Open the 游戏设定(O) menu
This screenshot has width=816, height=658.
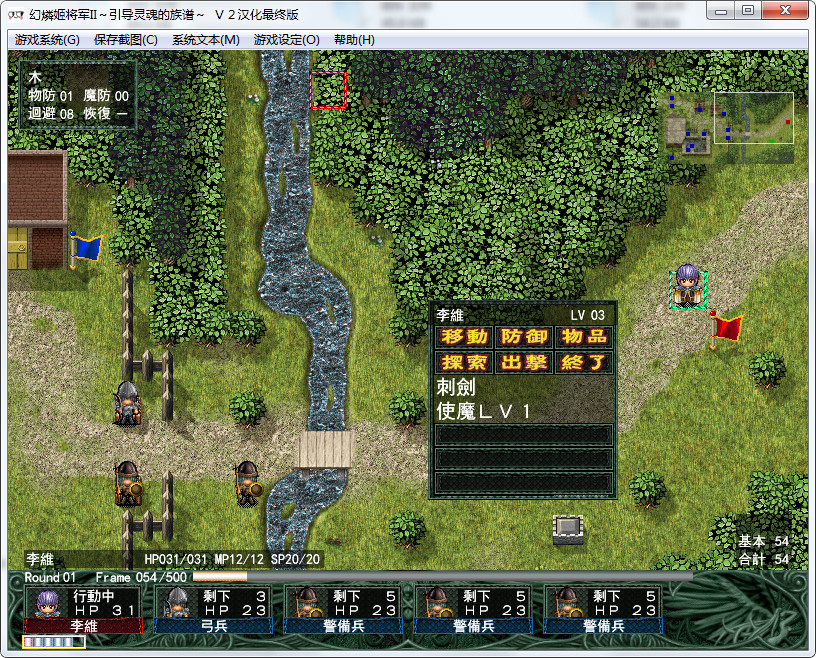pyautogui.click(x=287, y=40)
